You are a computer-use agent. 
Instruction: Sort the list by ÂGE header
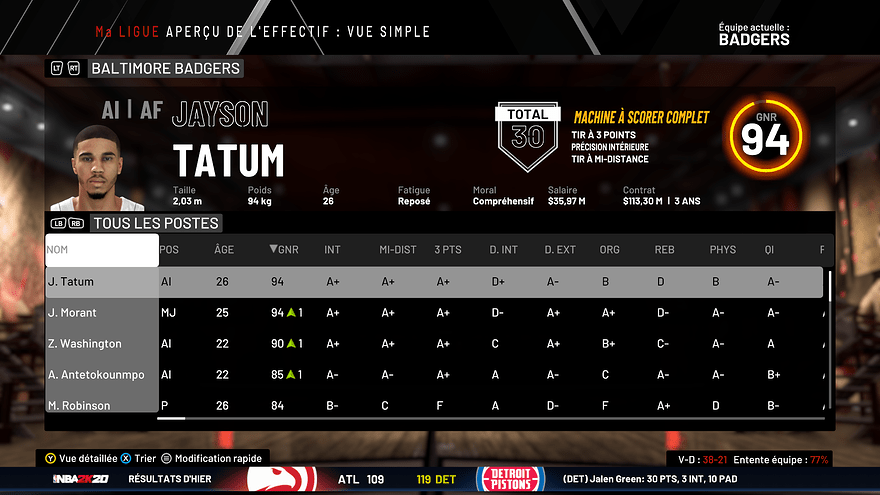[x=224, y=250]
